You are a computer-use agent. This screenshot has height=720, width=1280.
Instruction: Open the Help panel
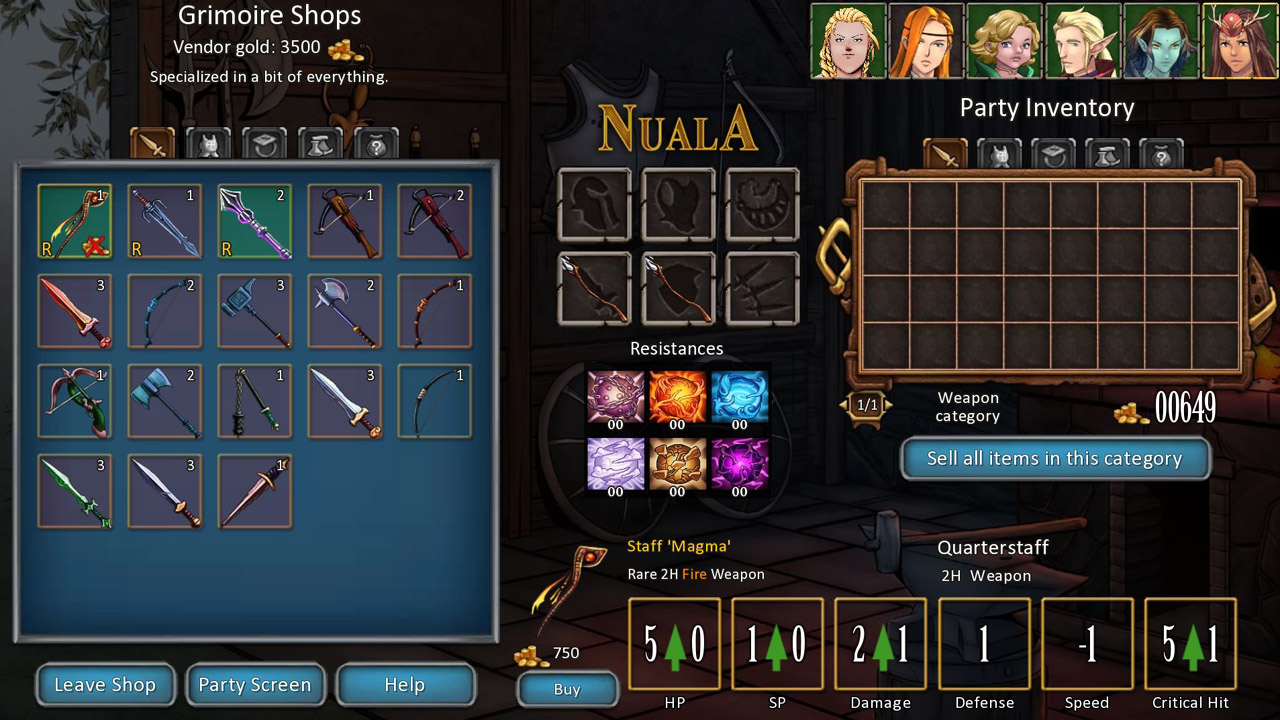(405, 685)
